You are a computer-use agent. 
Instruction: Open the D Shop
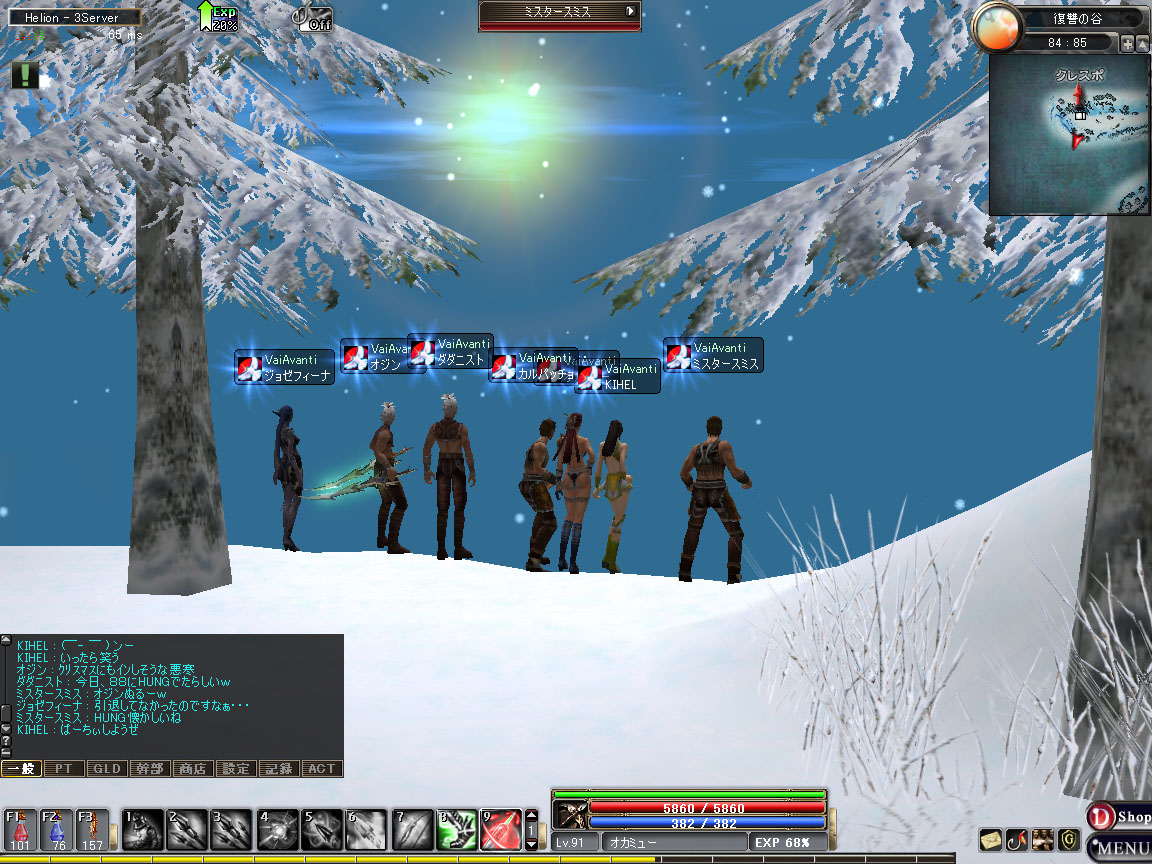click(1120, 817)
